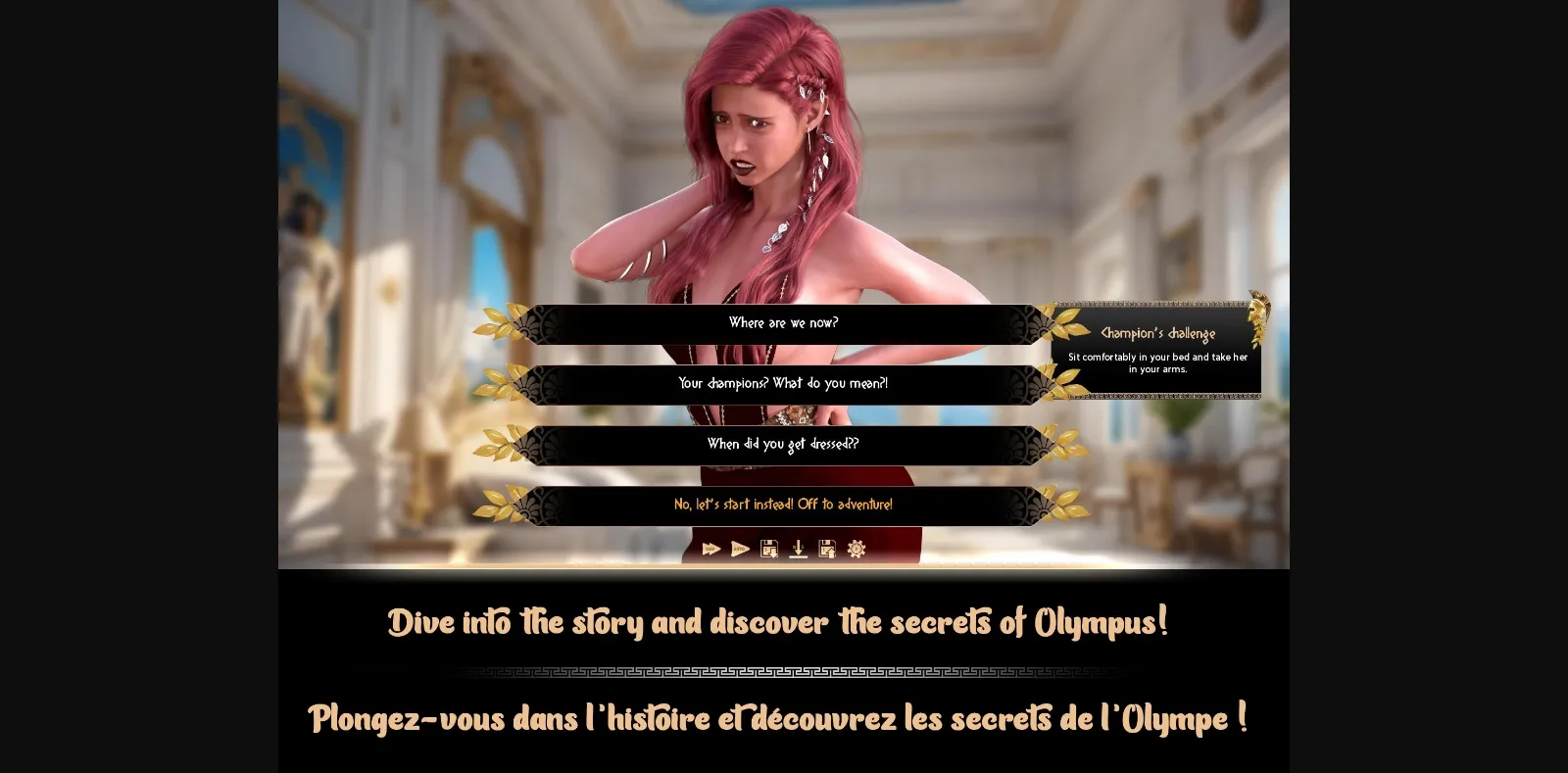
Task: Open Quick Save using the floppy-disk icon
Action: pos(769,551)
